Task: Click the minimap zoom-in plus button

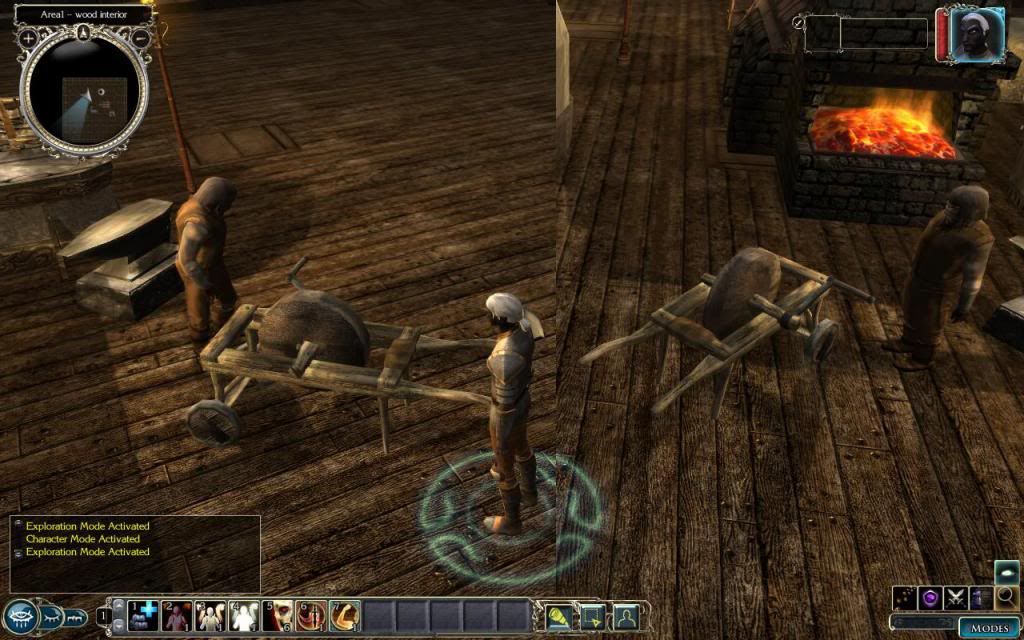Action: (28, 37)
